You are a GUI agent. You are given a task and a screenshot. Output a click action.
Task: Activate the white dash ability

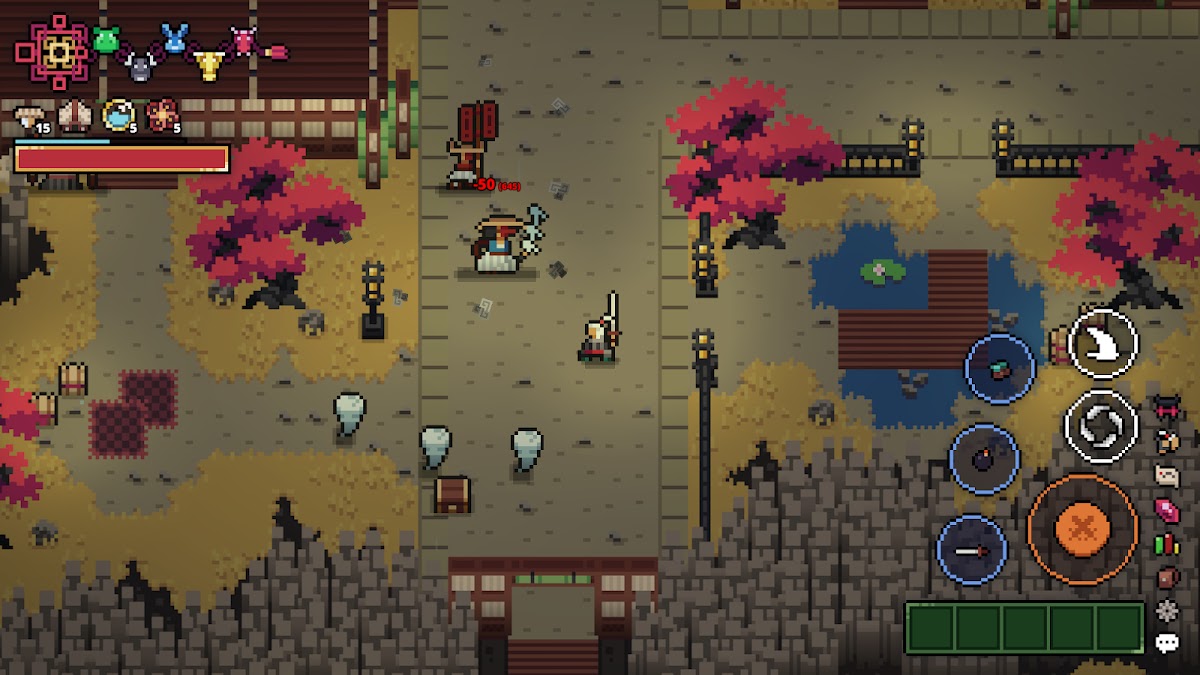[x=1103, y=343]
